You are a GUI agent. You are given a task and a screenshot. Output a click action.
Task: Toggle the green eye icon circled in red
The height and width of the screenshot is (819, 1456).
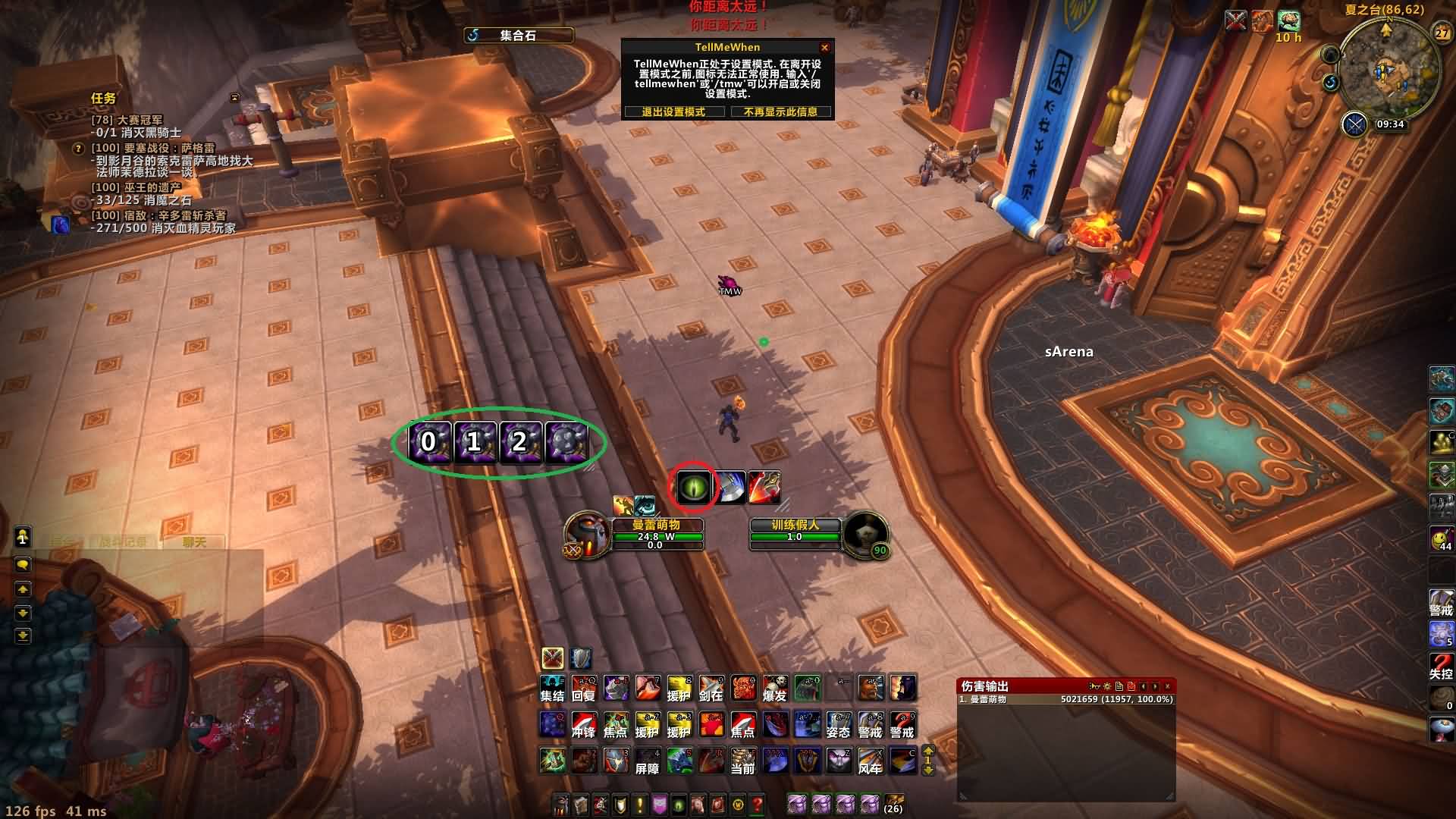pyautogui.click(x=695, y=488)
